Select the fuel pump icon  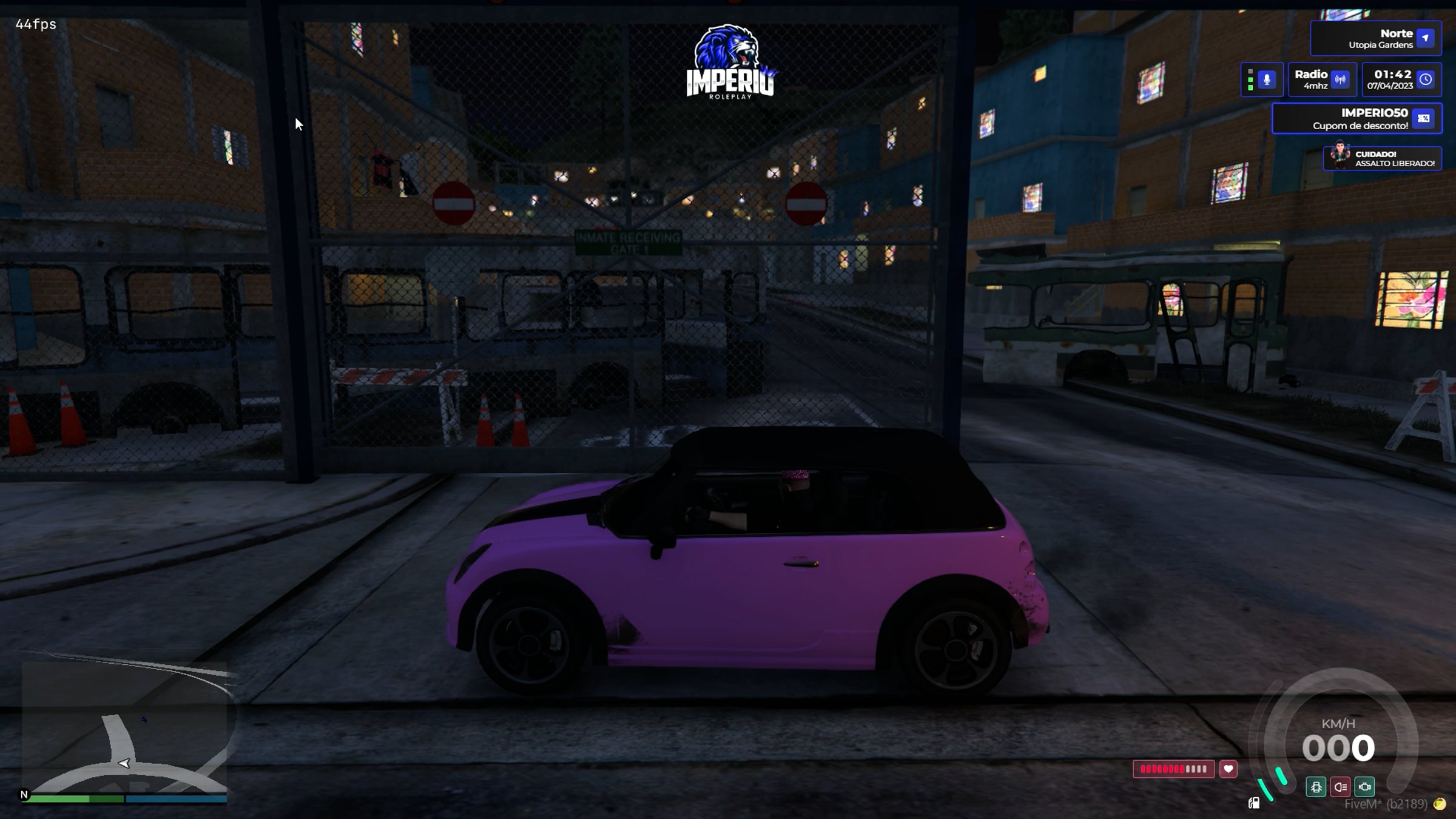pos(1254,803)
